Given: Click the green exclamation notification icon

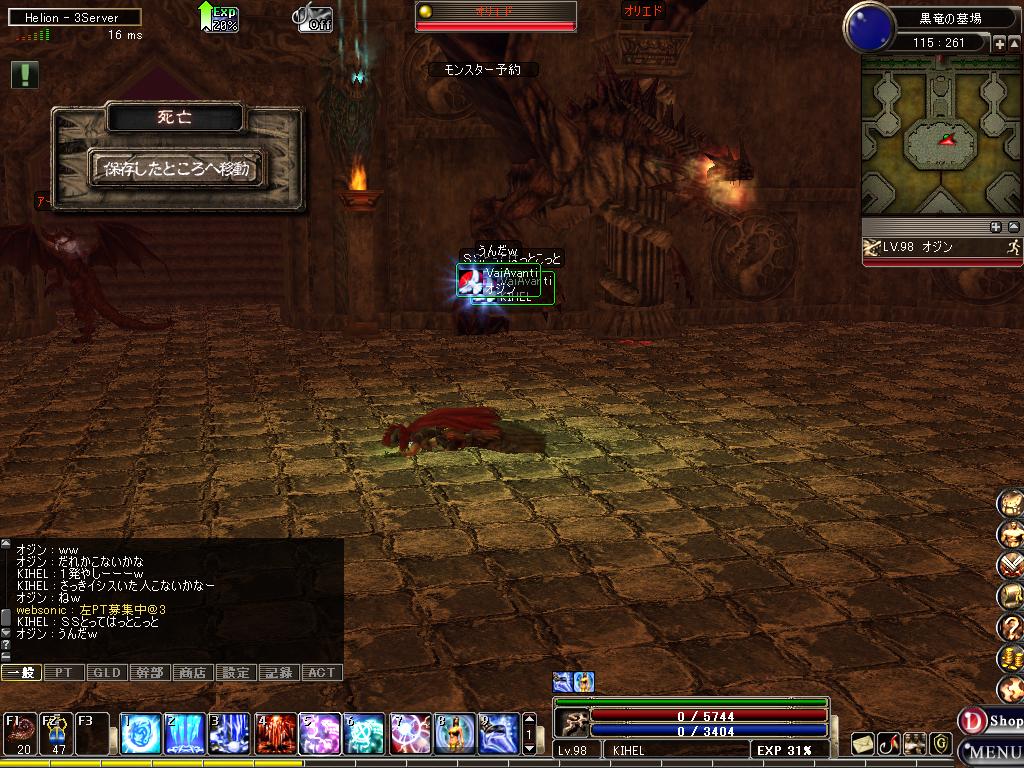Looking at the screenshot, I should 25,74.
